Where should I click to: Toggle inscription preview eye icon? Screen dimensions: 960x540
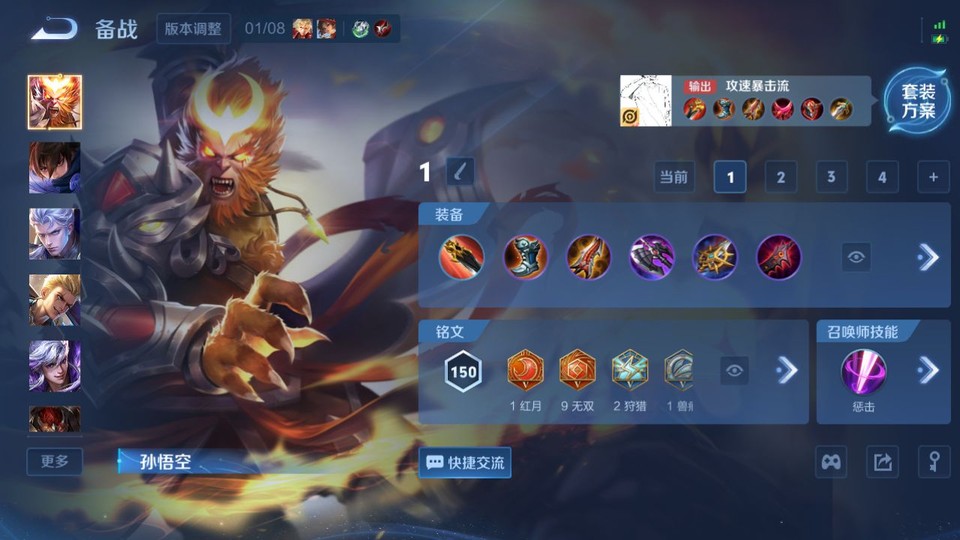tap(735, 371)
